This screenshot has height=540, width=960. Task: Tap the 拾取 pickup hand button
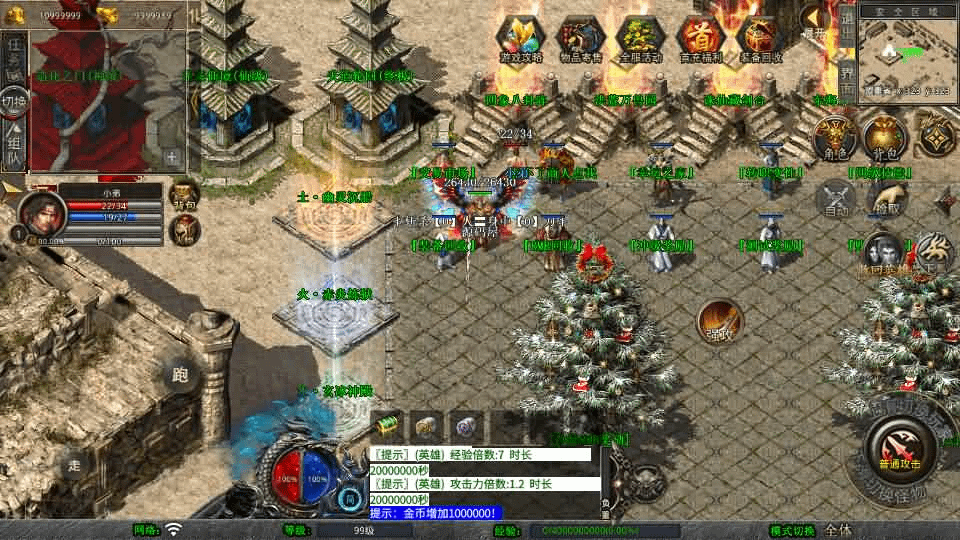pos(884,199)
